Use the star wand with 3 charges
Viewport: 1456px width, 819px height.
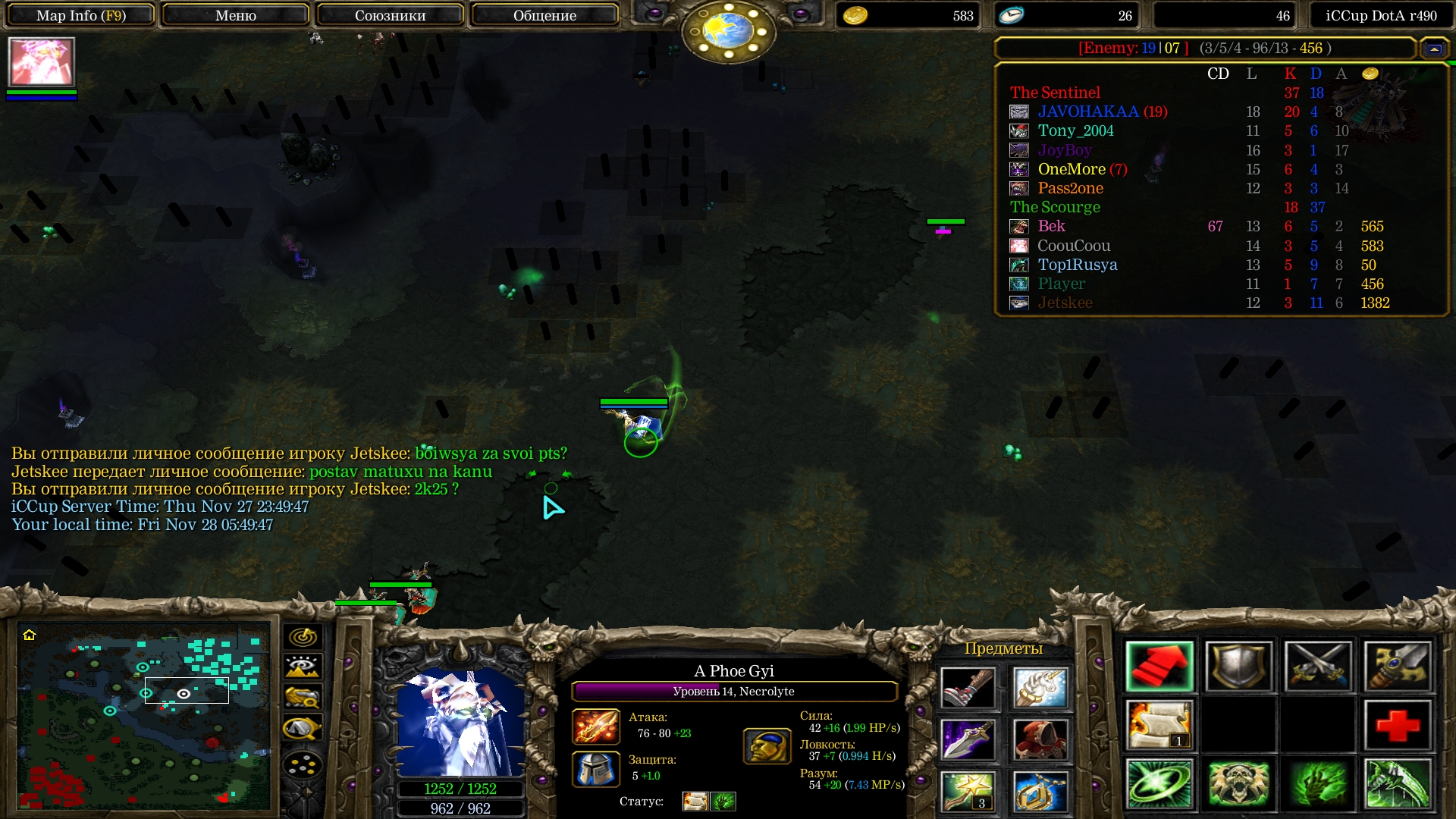coord(968,791)
